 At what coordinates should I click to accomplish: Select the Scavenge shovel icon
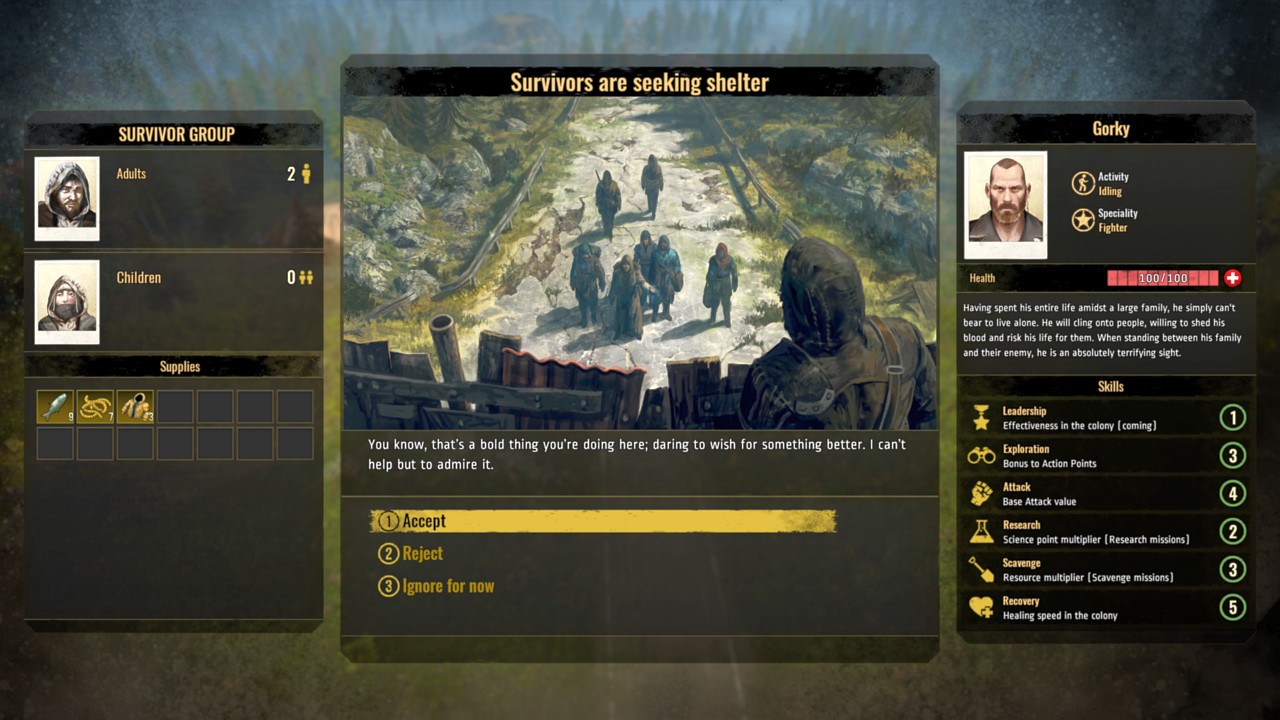pyautogui.click(x=980, y=570)
